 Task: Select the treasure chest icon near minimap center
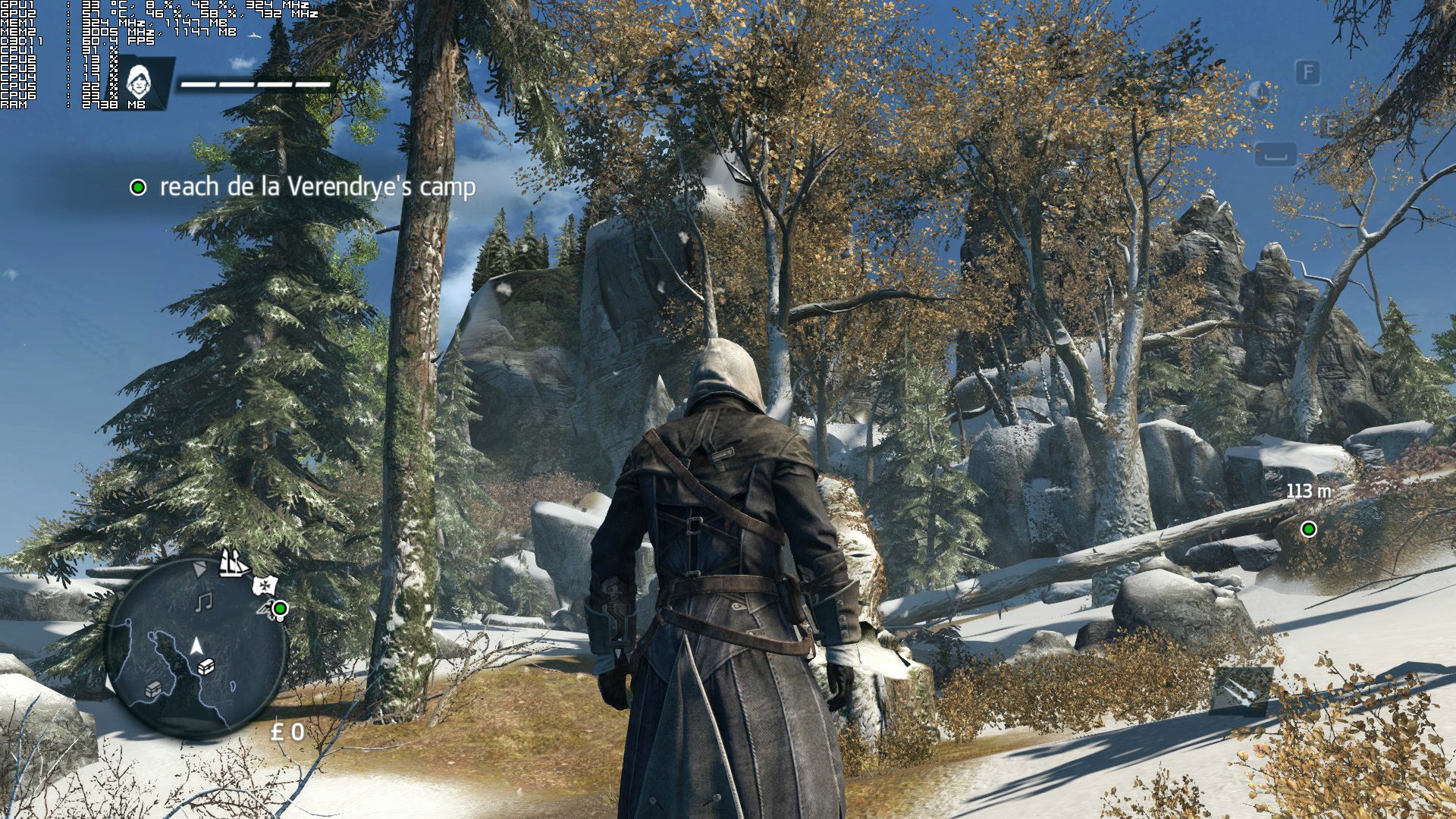[x=206, y=667]
